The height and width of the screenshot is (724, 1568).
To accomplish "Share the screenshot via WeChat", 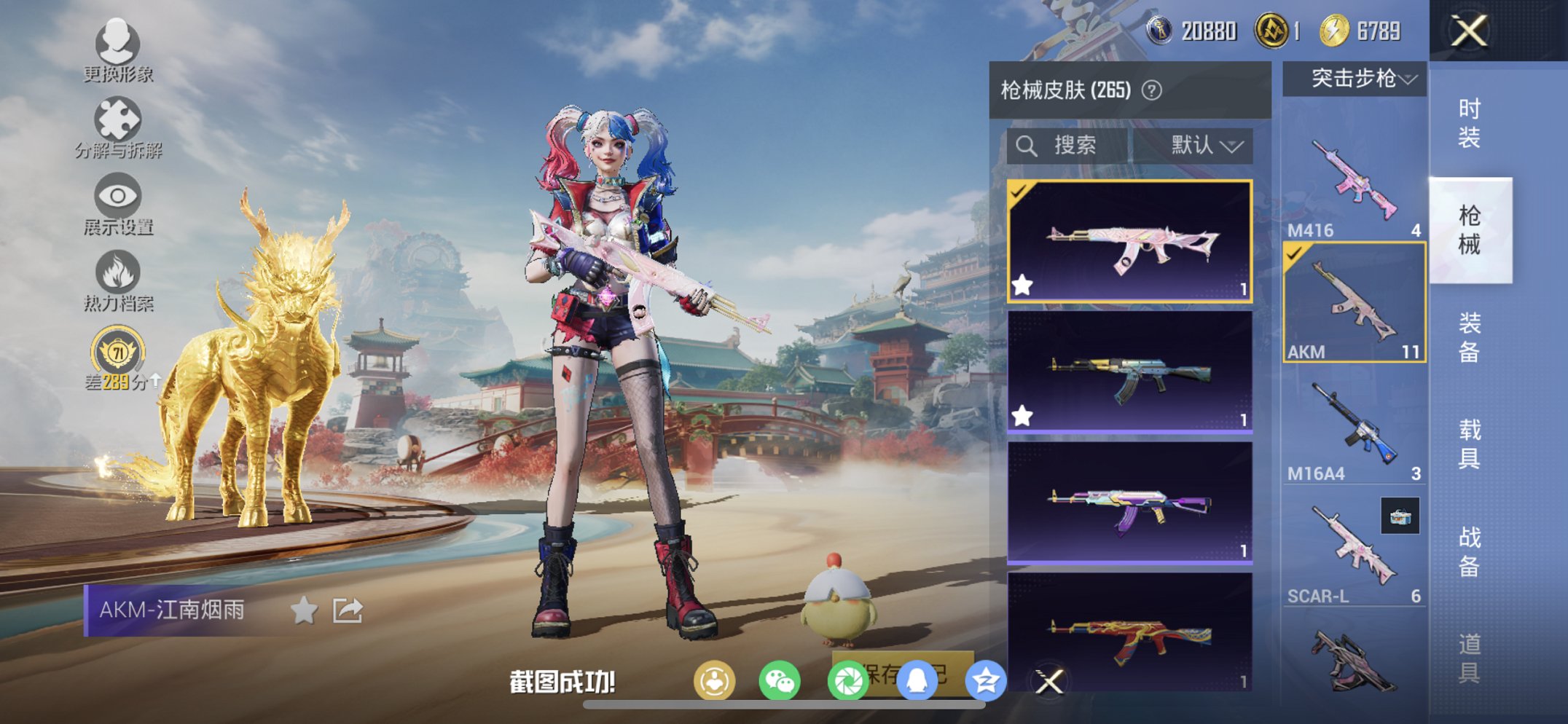I will click(x=779, y=677).
